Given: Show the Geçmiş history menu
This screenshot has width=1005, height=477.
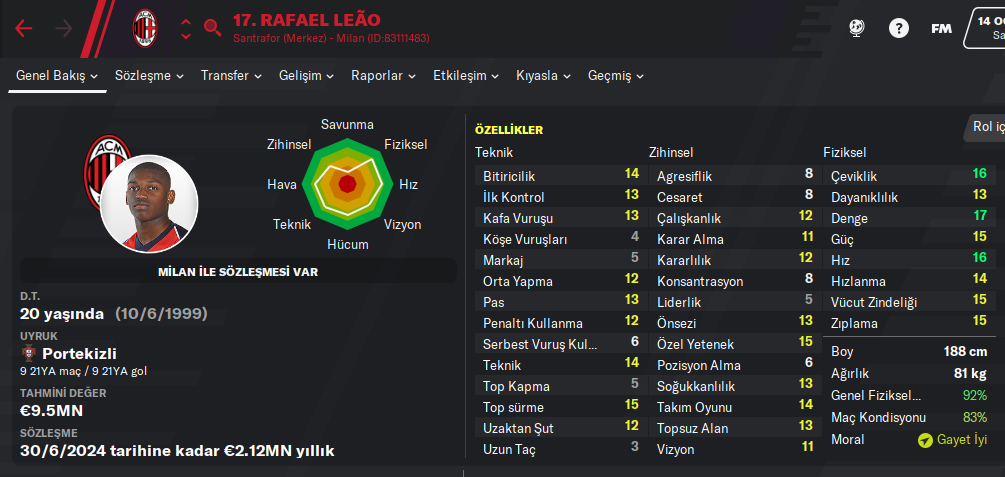Looking at the screenshot, I should 616,75.
